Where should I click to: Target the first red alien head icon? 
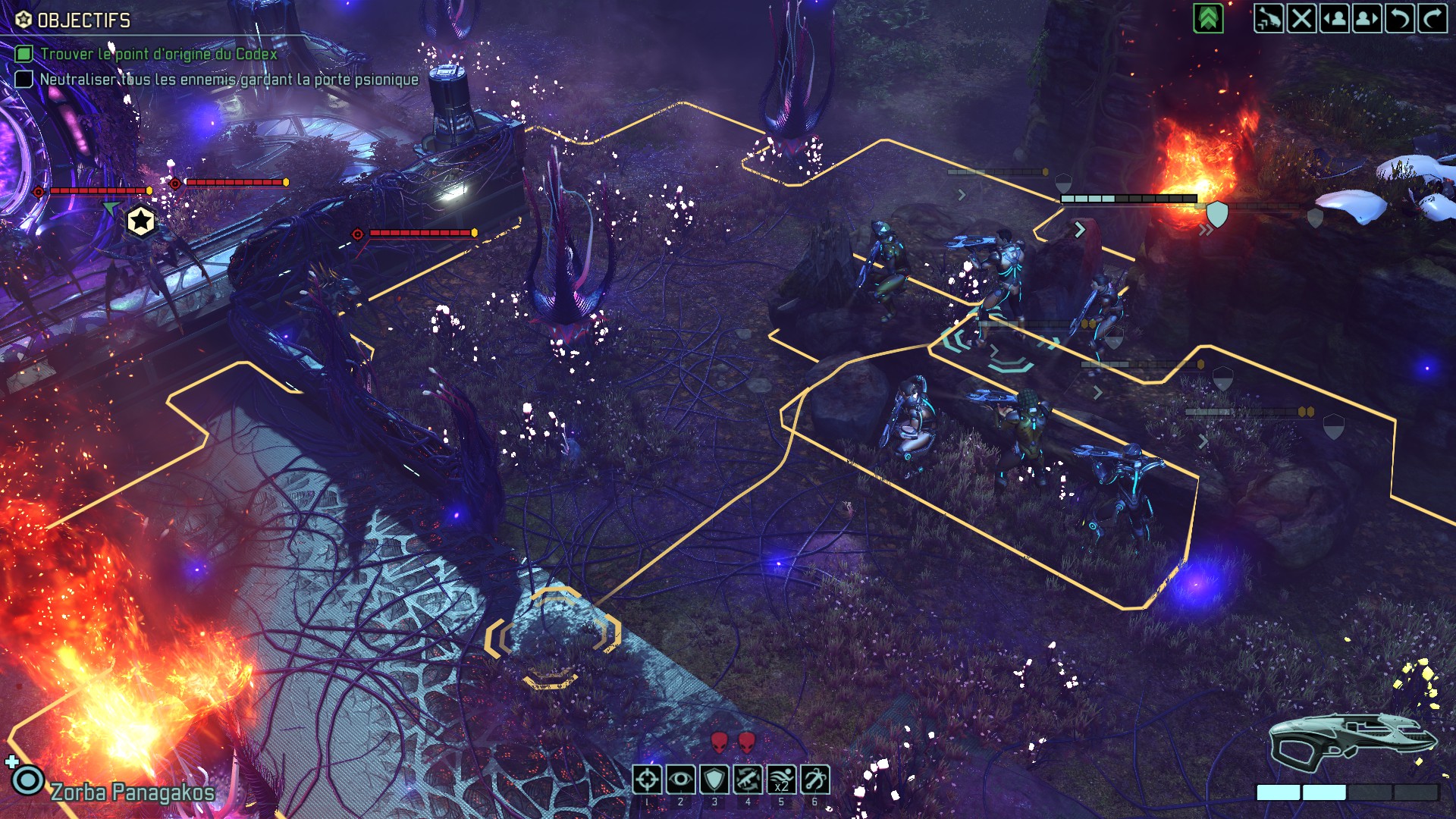pyautogui.click(x=719, y=742)
